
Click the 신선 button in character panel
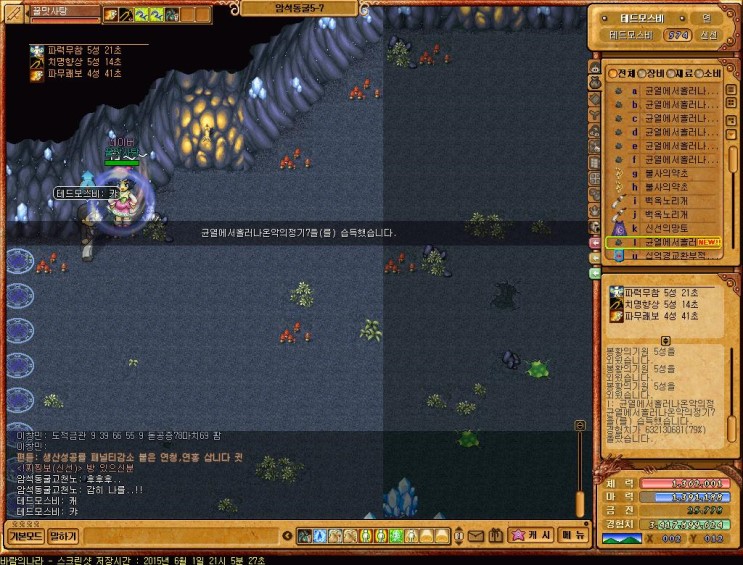(708, 35)
